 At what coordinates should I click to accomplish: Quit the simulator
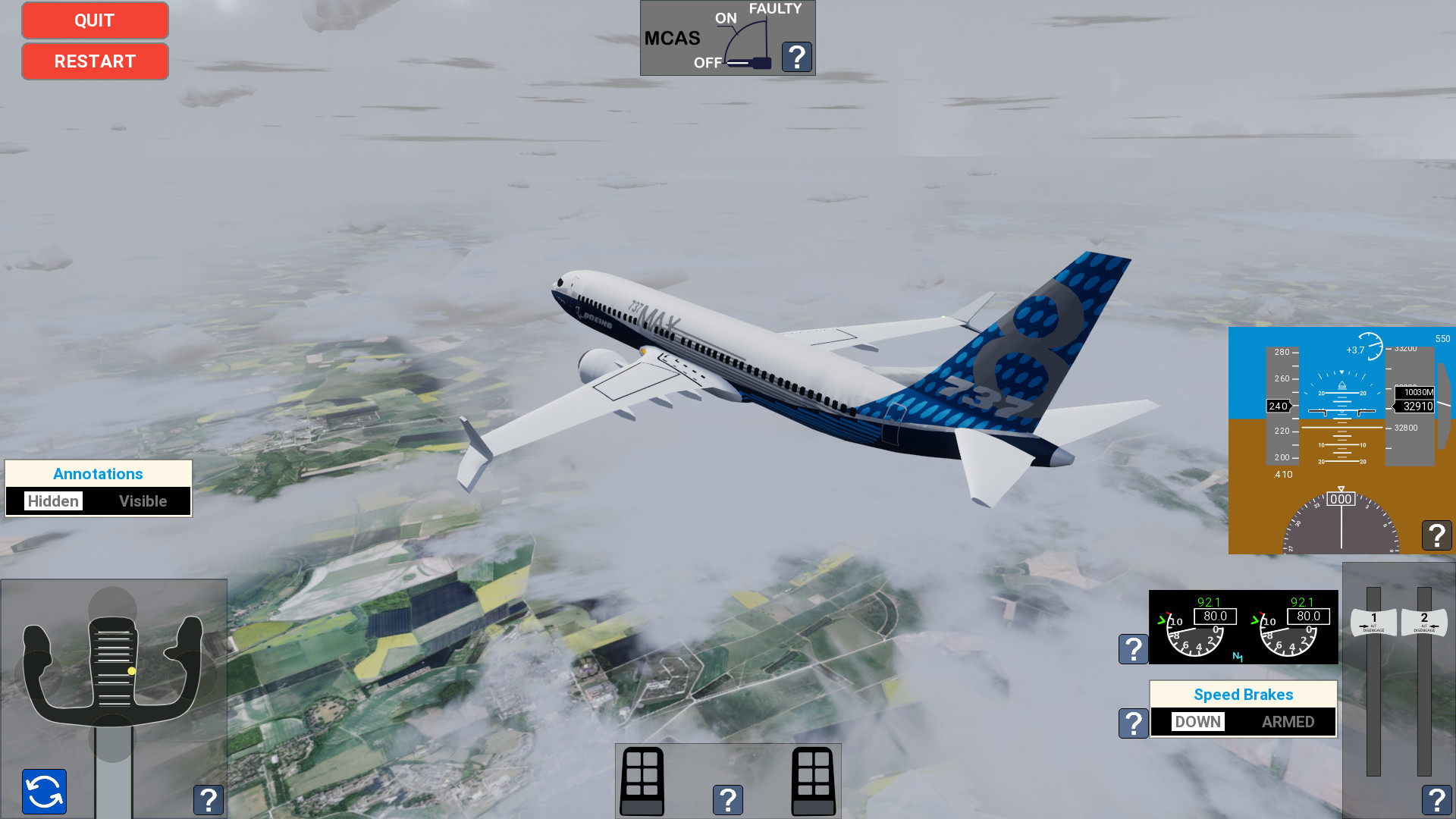tap(95, 20)
